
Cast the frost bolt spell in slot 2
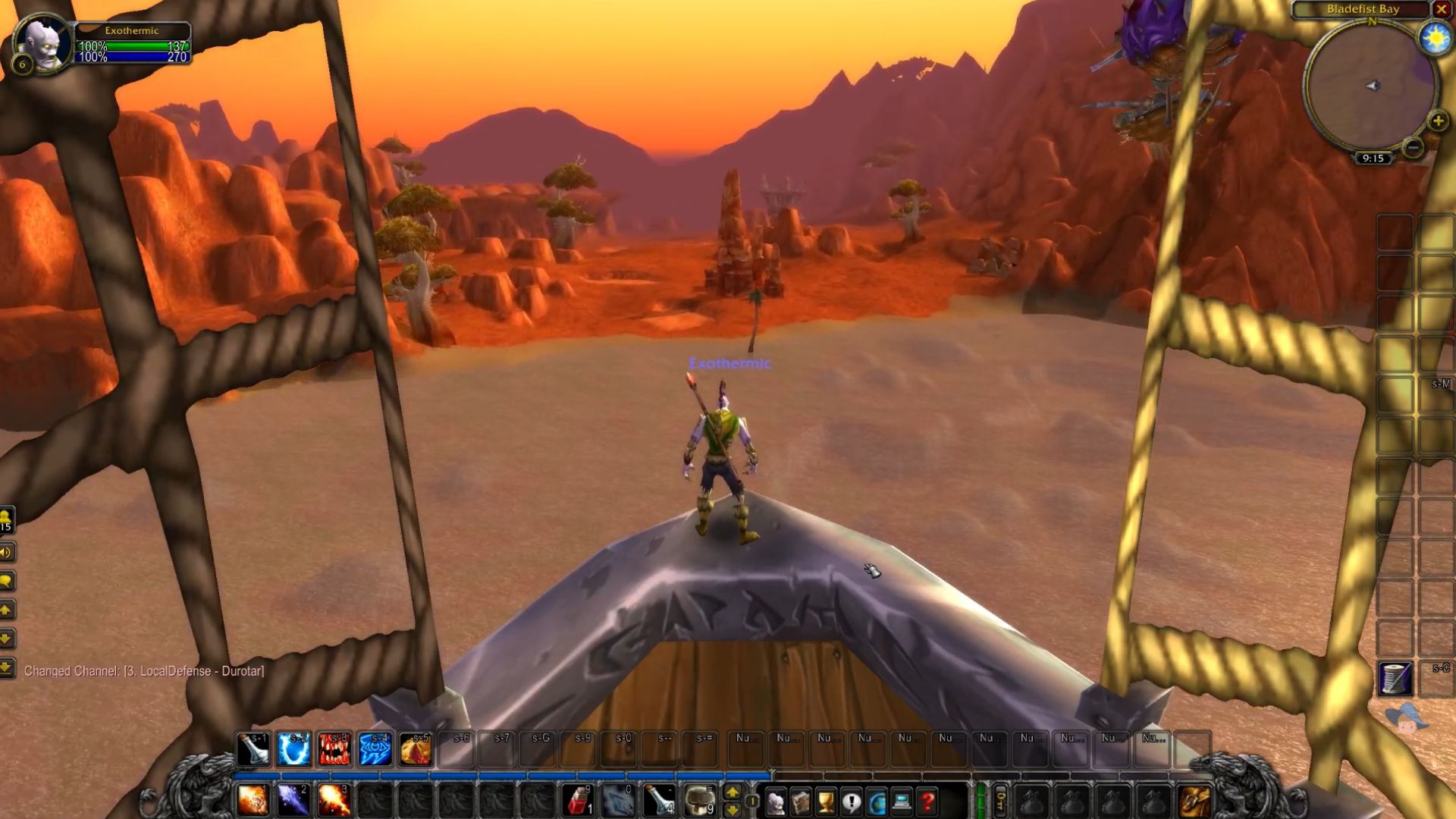point(293,800)
